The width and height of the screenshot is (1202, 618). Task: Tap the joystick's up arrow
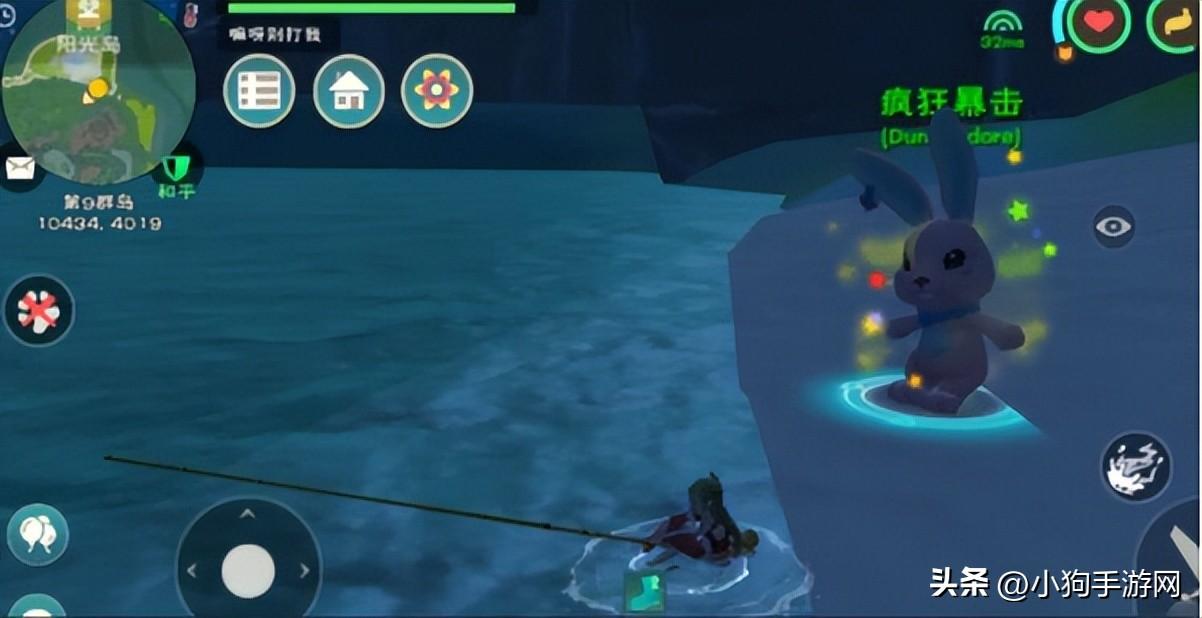pyautogui.click(x=247, y=514)
